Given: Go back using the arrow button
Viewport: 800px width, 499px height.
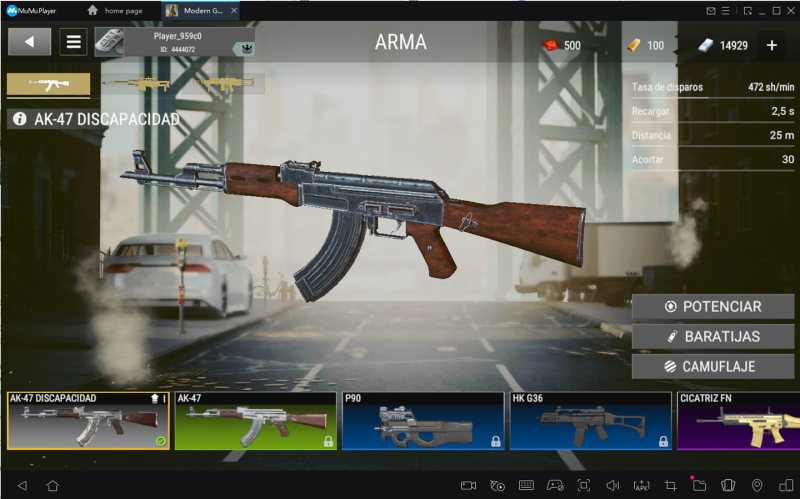Looking at the screenshot, I should 29,42.
